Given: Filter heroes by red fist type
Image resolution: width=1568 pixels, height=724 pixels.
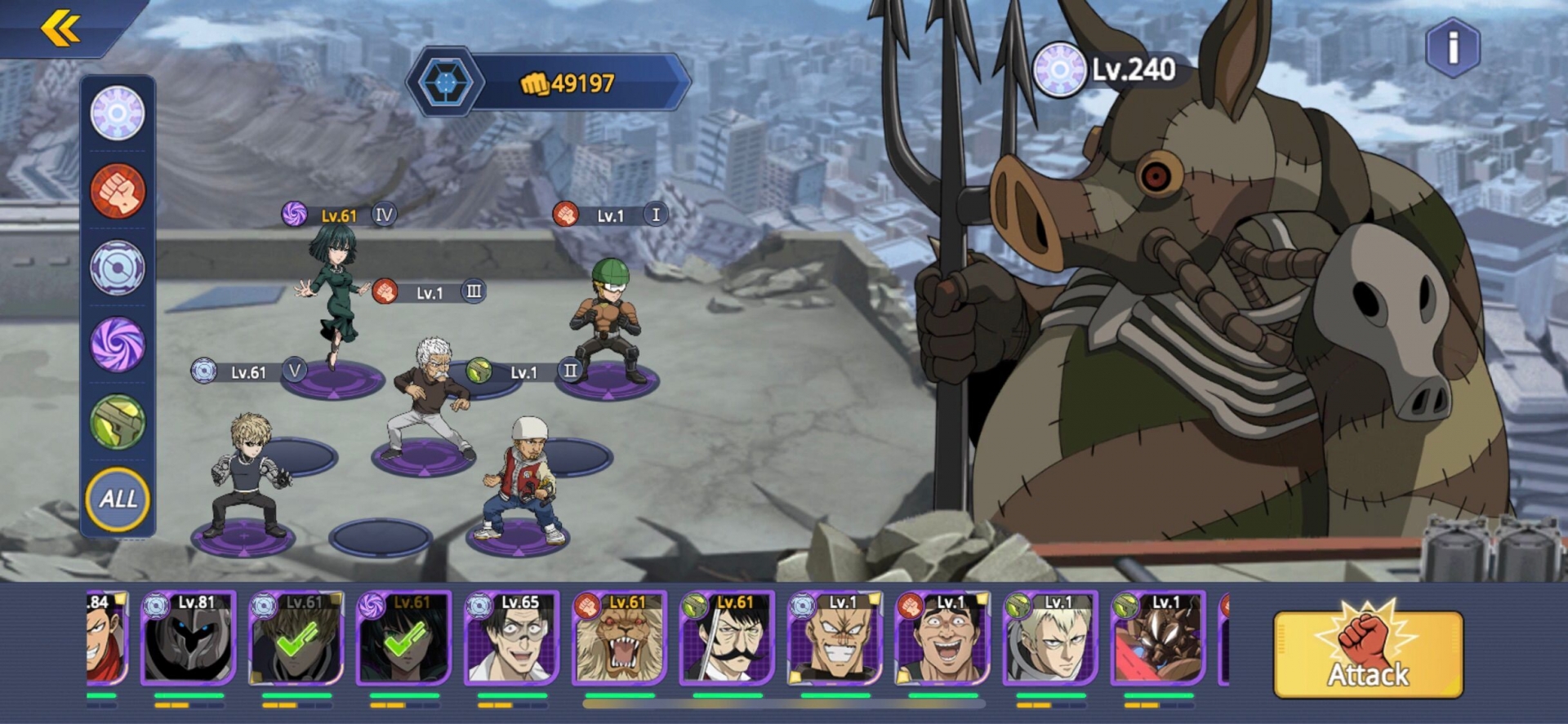Looking at the screenshot, I should pyautogui.click(x=118, y=191).
